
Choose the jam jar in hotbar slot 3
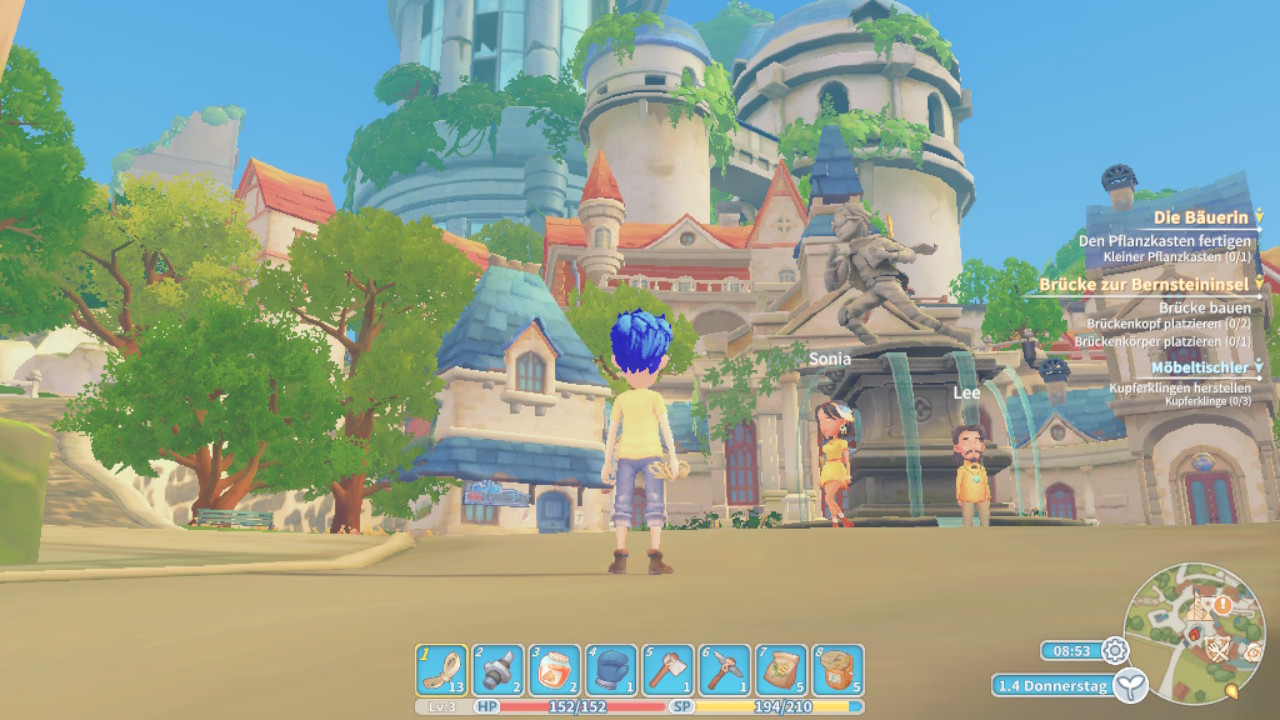pos(554,670)
